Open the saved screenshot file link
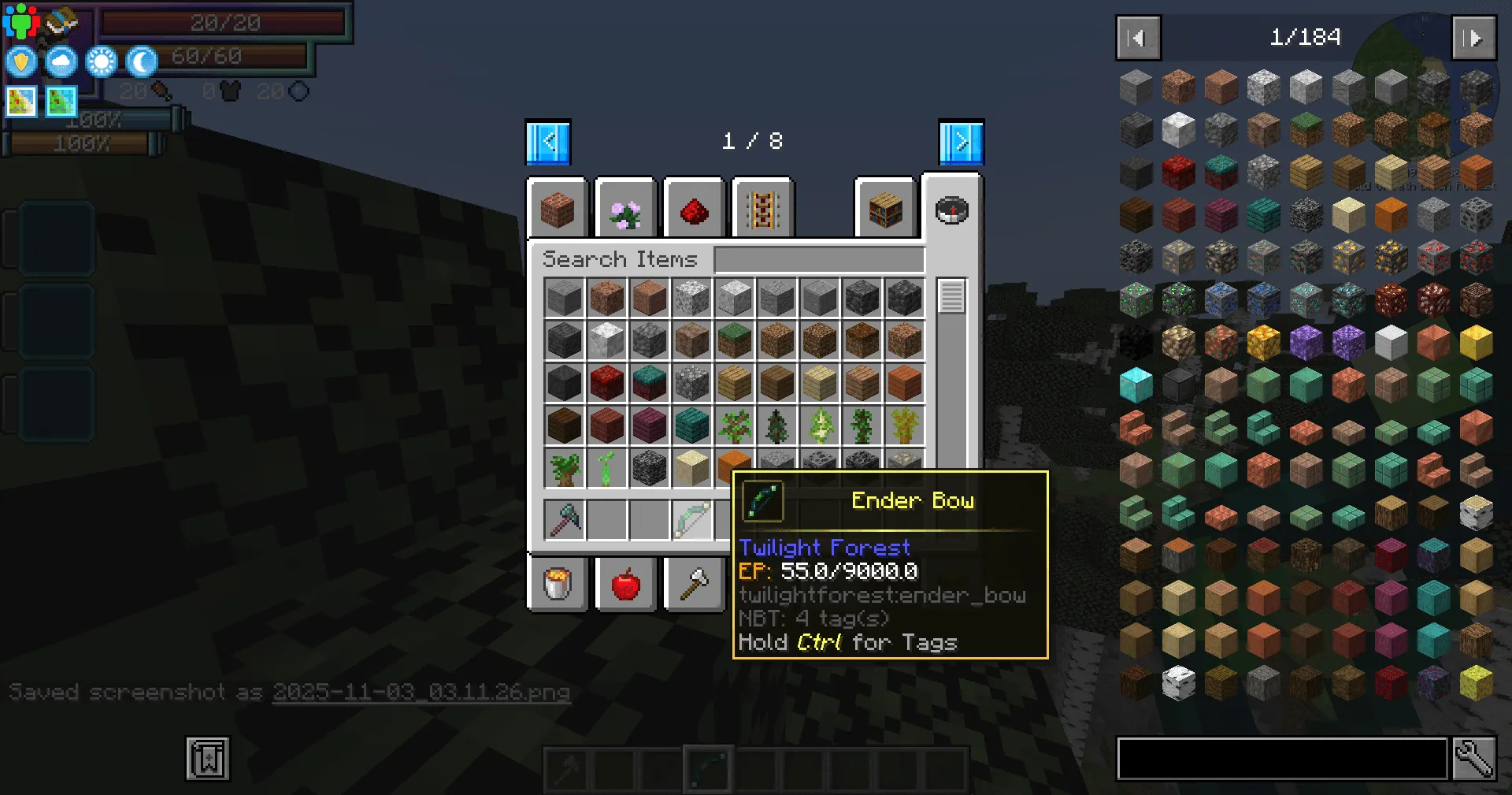This screenshot has width=1512, height=795. pyautogui.click(x=420, y=693)
